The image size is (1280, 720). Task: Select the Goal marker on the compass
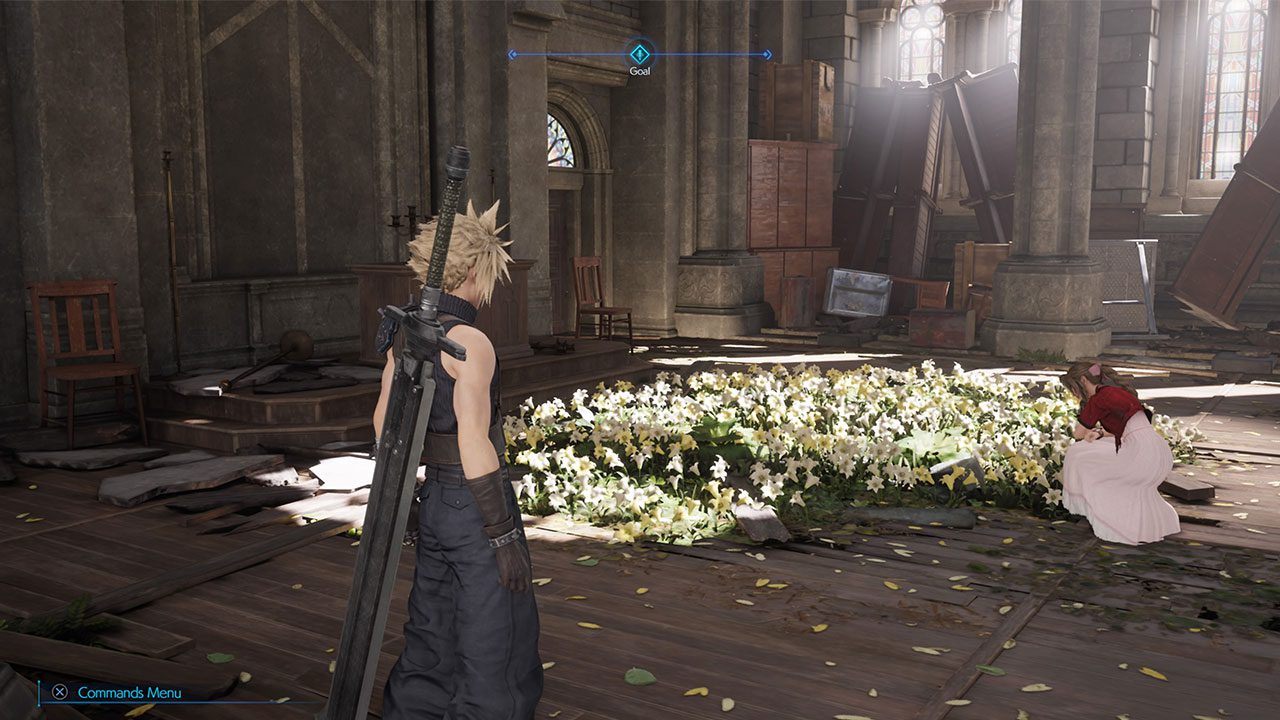(640, 53)
